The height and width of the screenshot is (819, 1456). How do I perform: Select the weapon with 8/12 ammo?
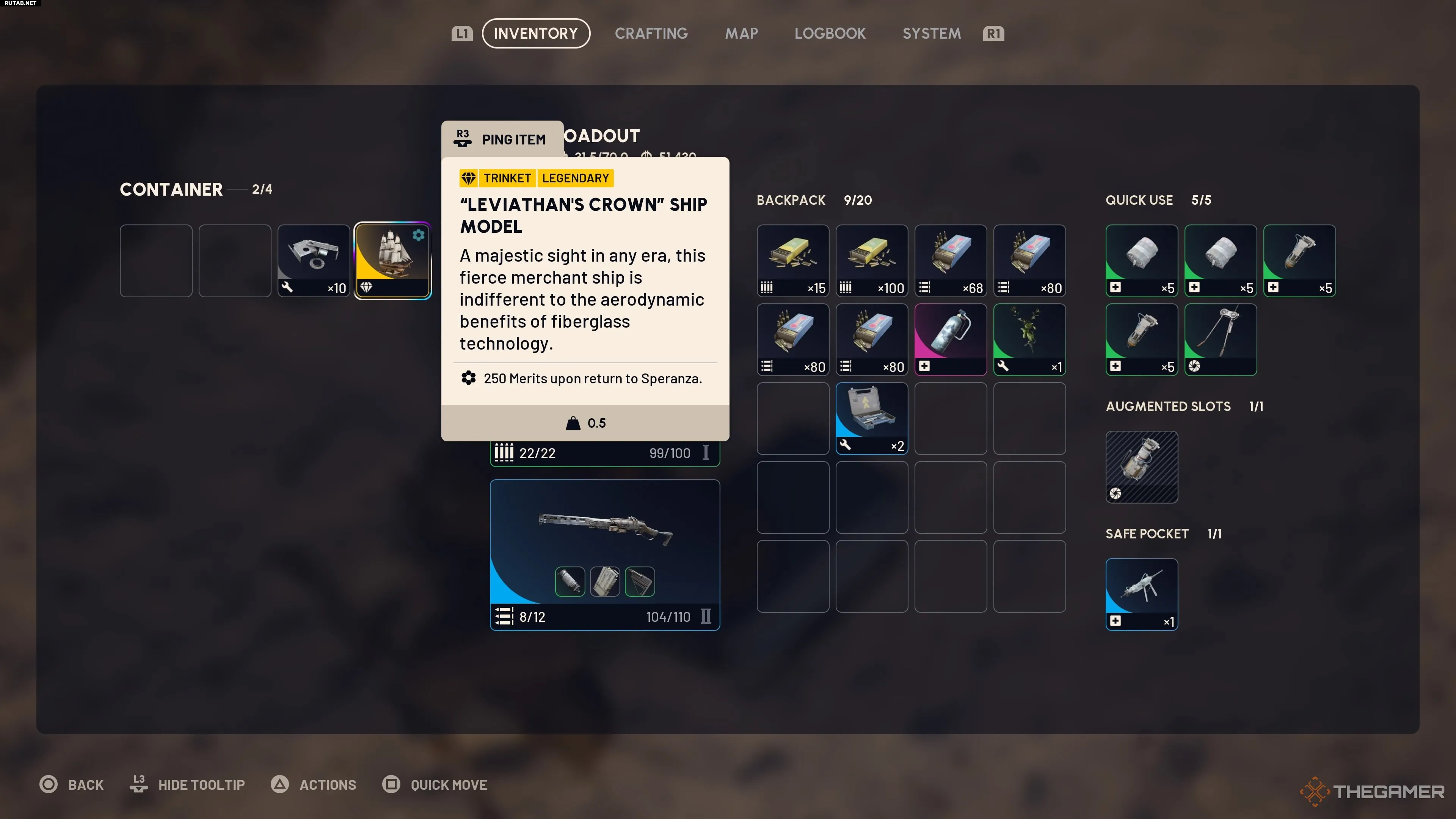(x=605, y=554)
